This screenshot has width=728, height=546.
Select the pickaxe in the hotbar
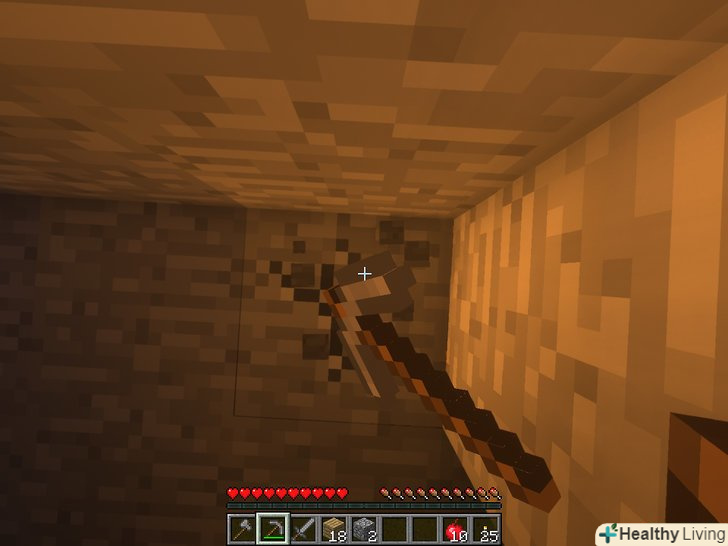coord(272,529)
